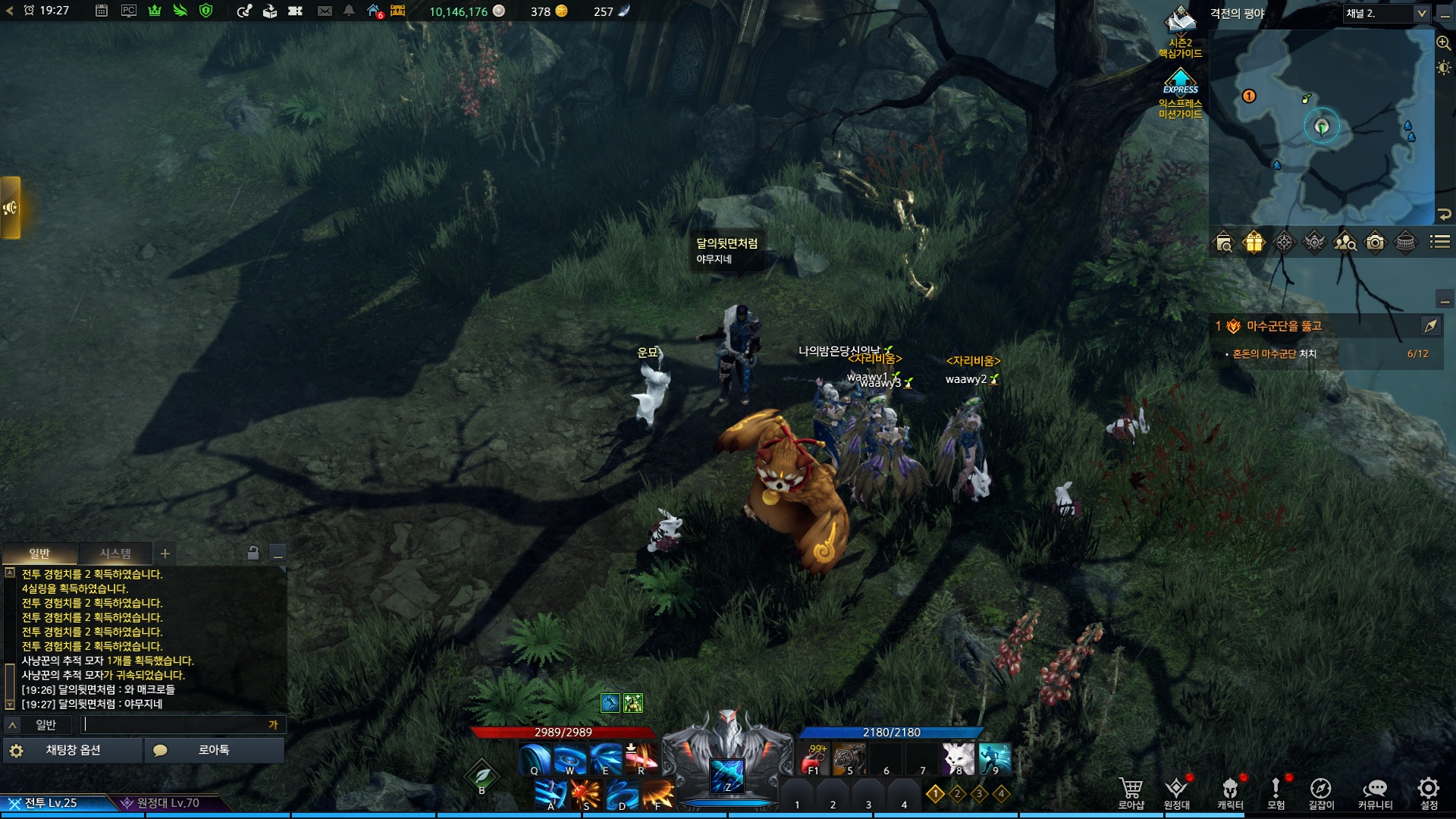Screen dimensions: 1456x819
Task: Open the 캐릭터 character menu
Action: (1230, 792)
